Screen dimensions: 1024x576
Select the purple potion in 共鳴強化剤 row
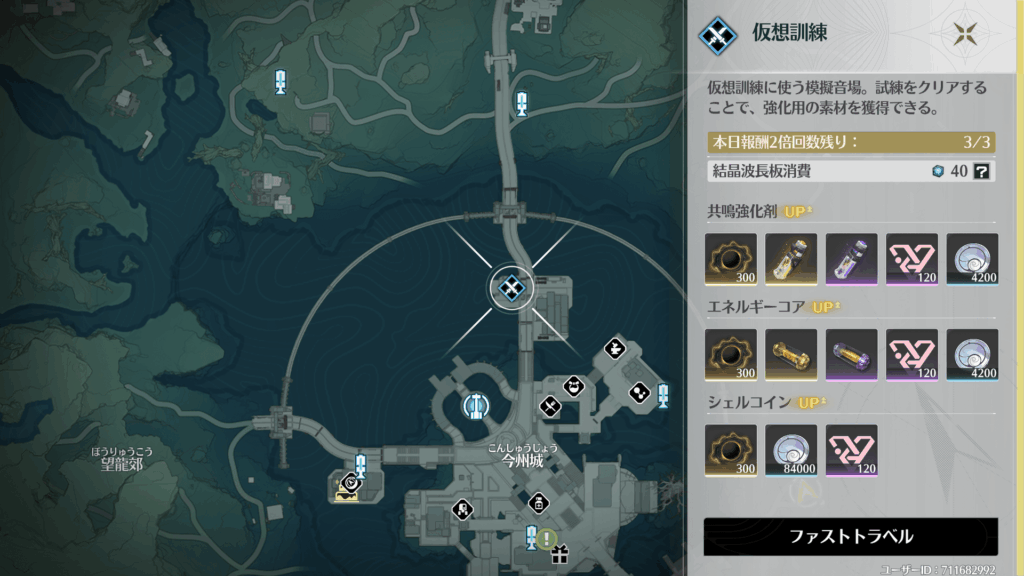tap(851, 259)
